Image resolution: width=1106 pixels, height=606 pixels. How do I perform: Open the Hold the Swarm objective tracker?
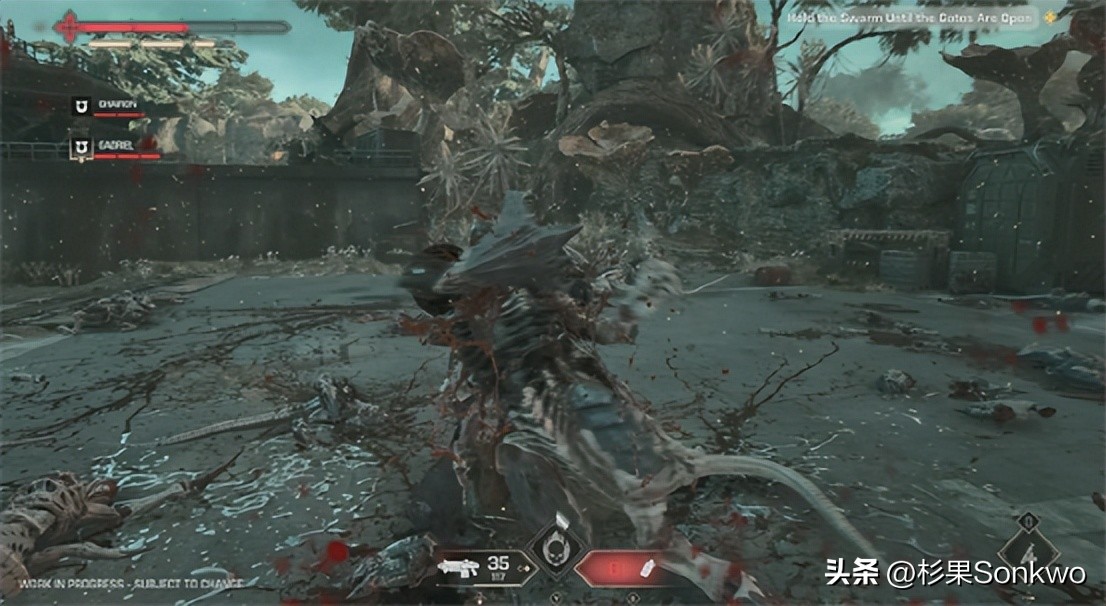coord(929,17)
